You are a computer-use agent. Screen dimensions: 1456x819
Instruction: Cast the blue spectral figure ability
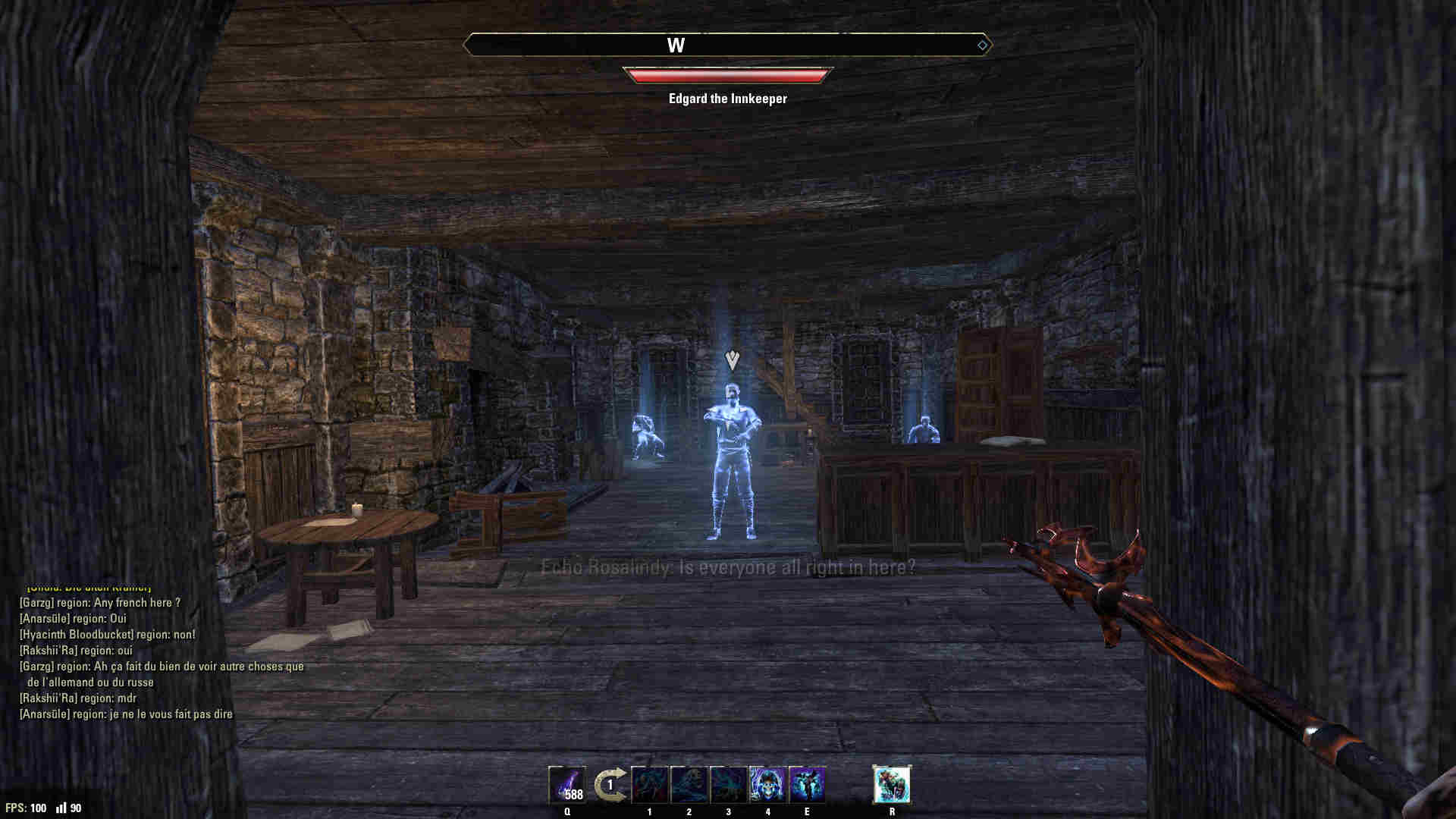(x=807, y=785)
